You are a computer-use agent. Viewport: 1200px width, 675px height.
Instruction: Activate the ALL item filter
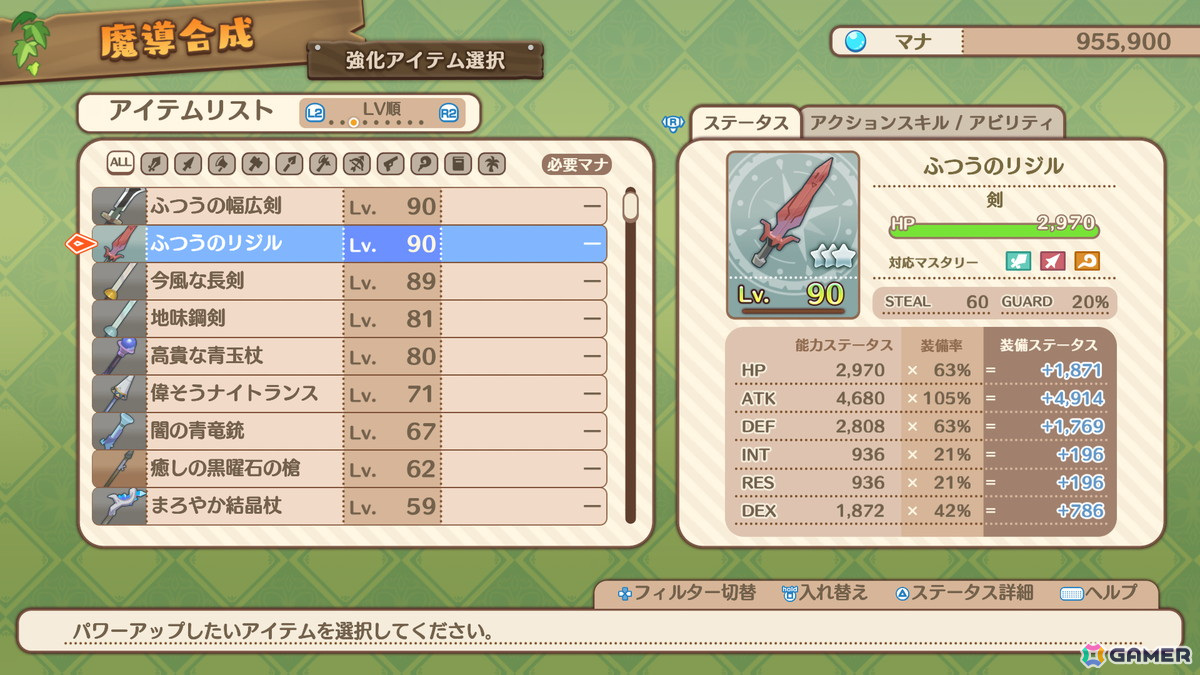pos(121,163)
